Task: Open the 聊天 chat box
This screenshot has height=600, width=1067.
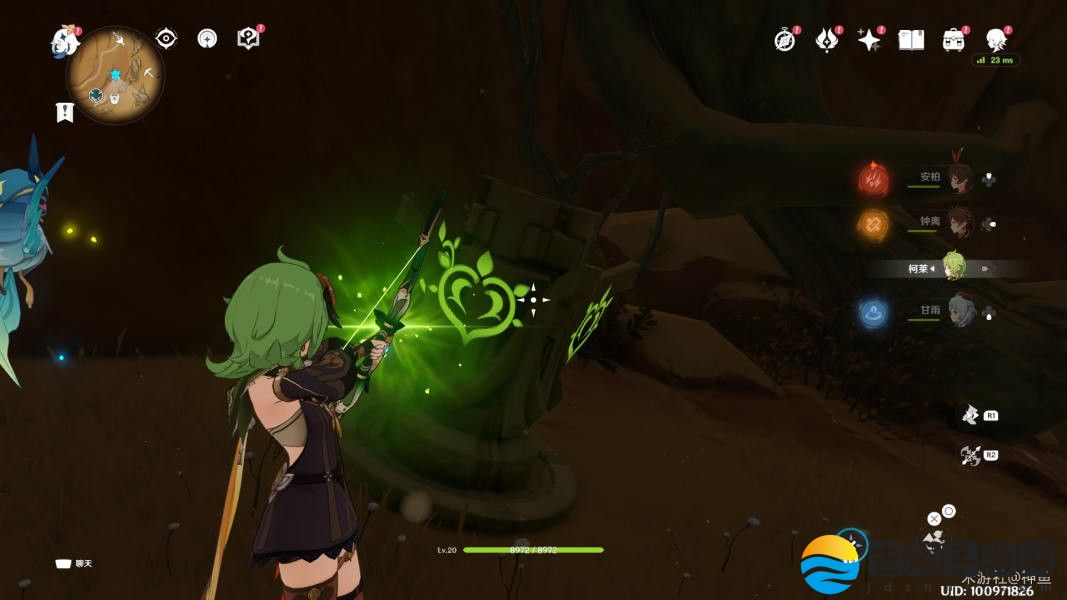Action: coord(73,564)
